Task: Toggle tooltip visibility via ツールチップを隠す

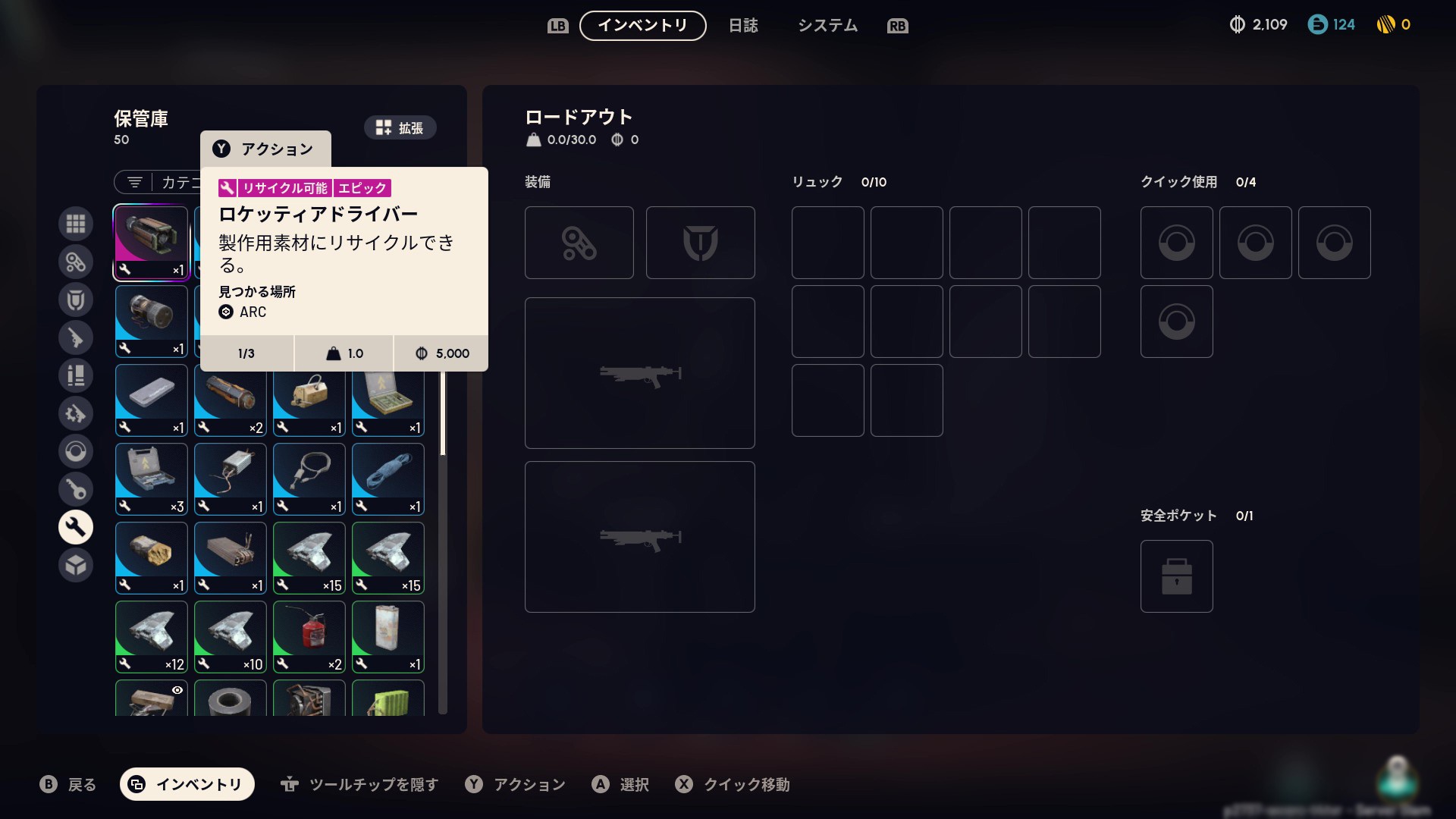Action: click(357, 785)
